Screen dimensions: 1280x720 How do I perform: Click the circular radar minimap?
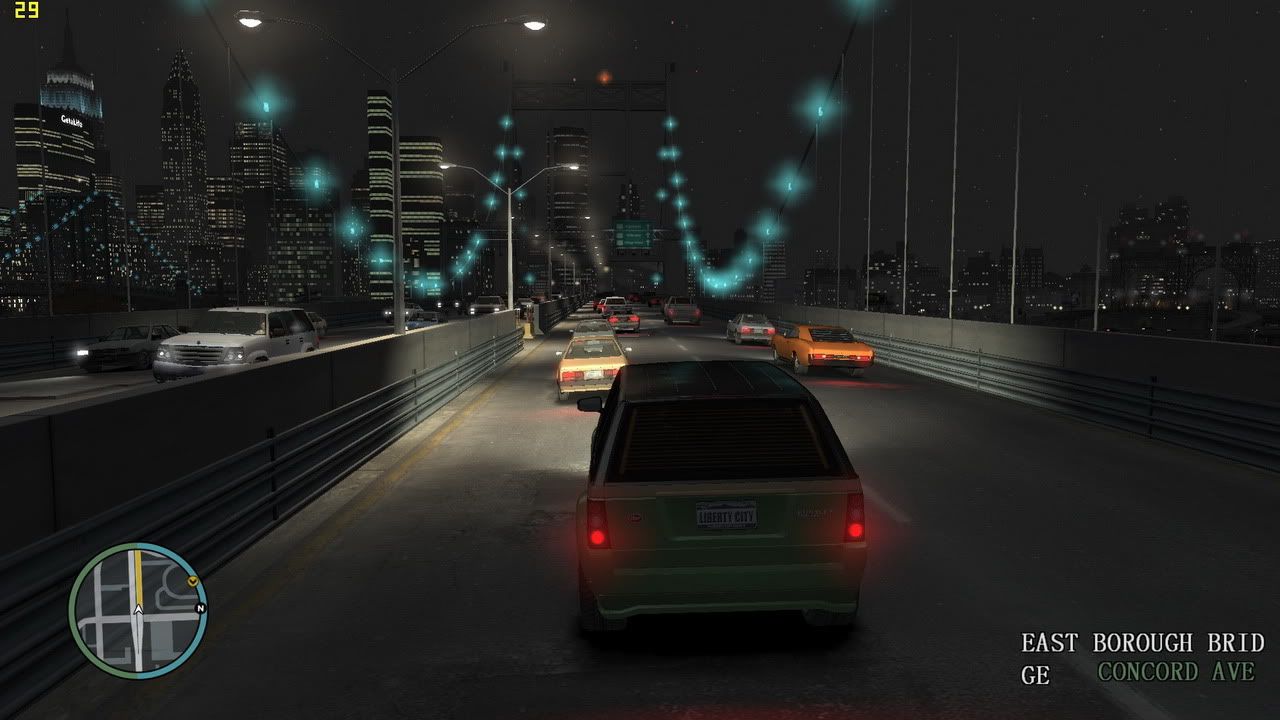pyautogui.click(x=138, y=611)
